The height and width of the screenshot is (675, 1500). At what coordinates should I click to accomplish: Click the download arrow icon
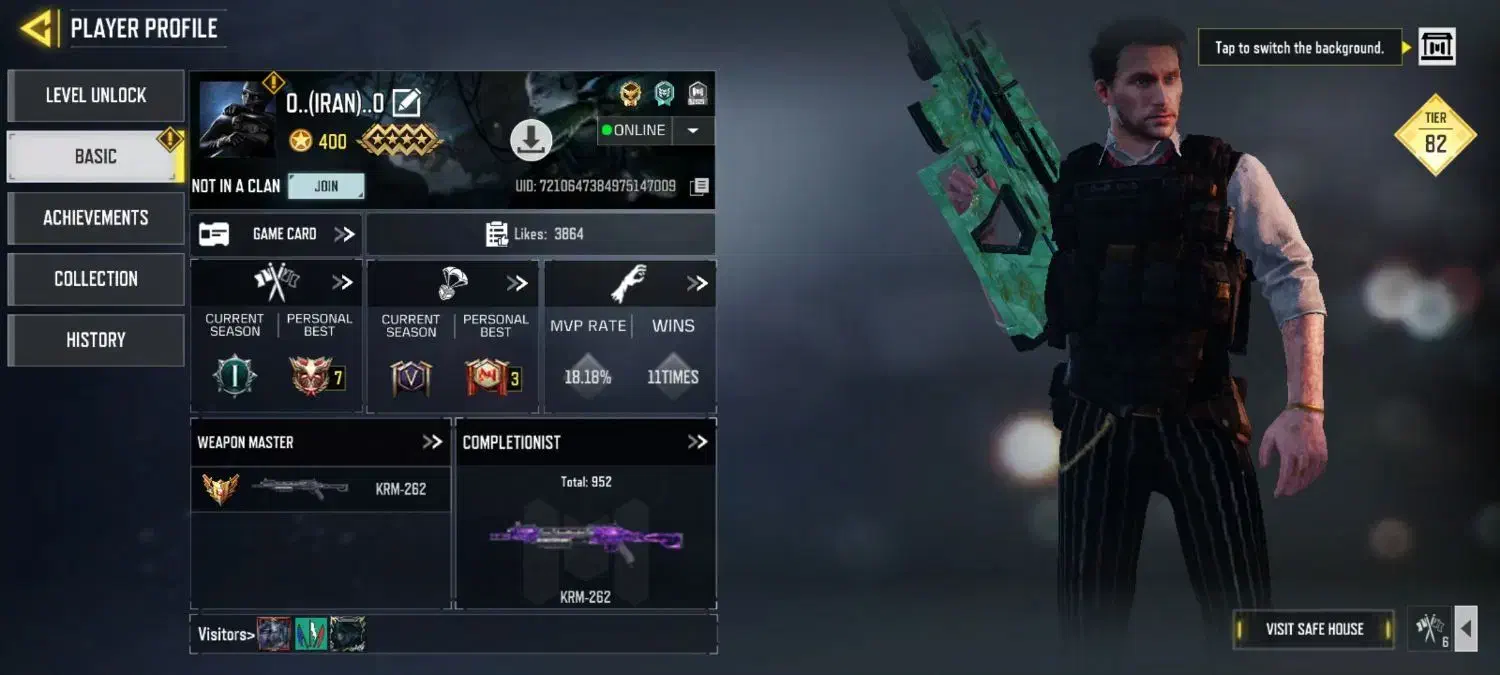tap(531, 140)
